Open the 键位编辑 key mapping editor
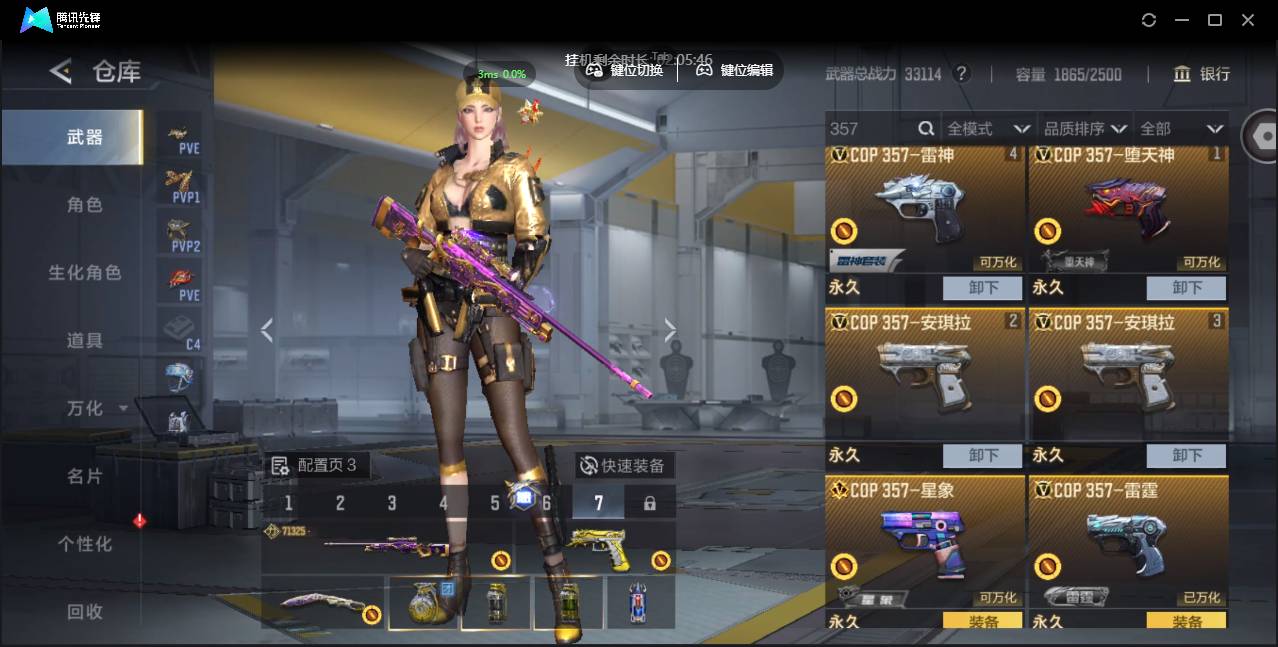 (735, 70)
